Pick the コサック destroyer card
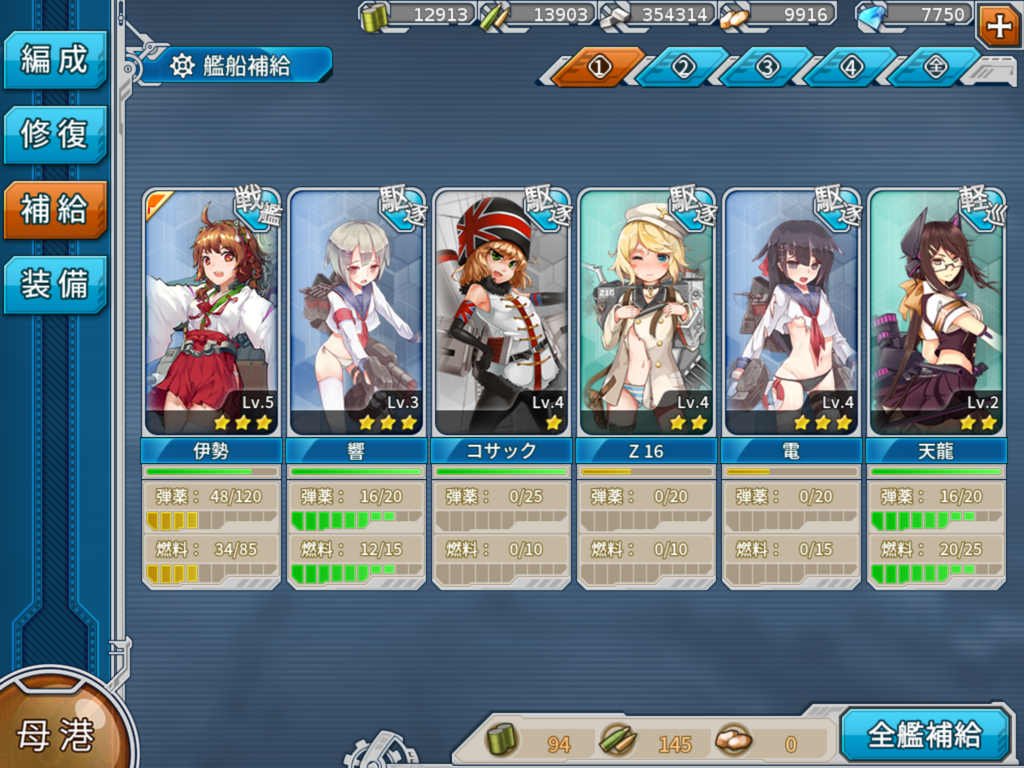1024x768 pixels. point(501,312)
